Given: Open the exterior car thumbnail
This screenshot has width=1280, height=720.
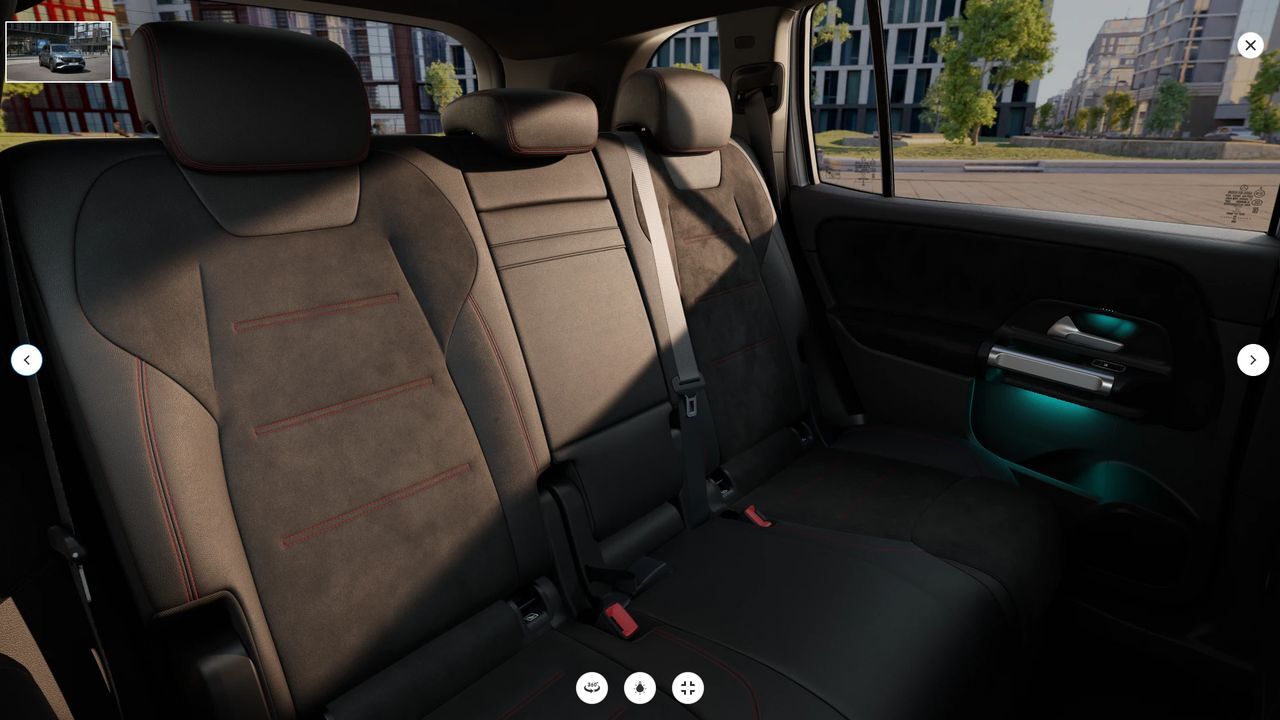Looking at the screenshot, I should tap(59, 52).
